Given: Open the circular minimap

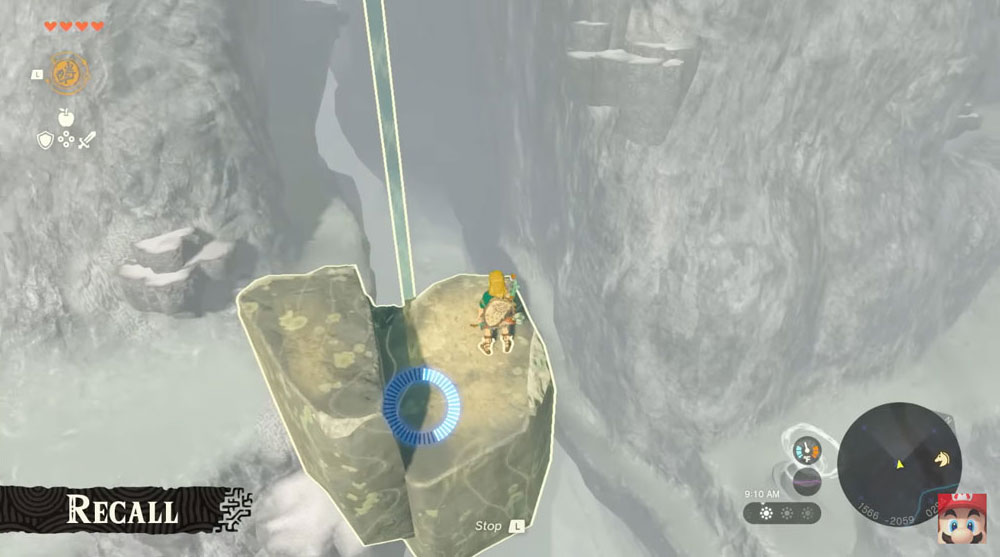Looking at the screenshot, I should [x=899, y=463].
